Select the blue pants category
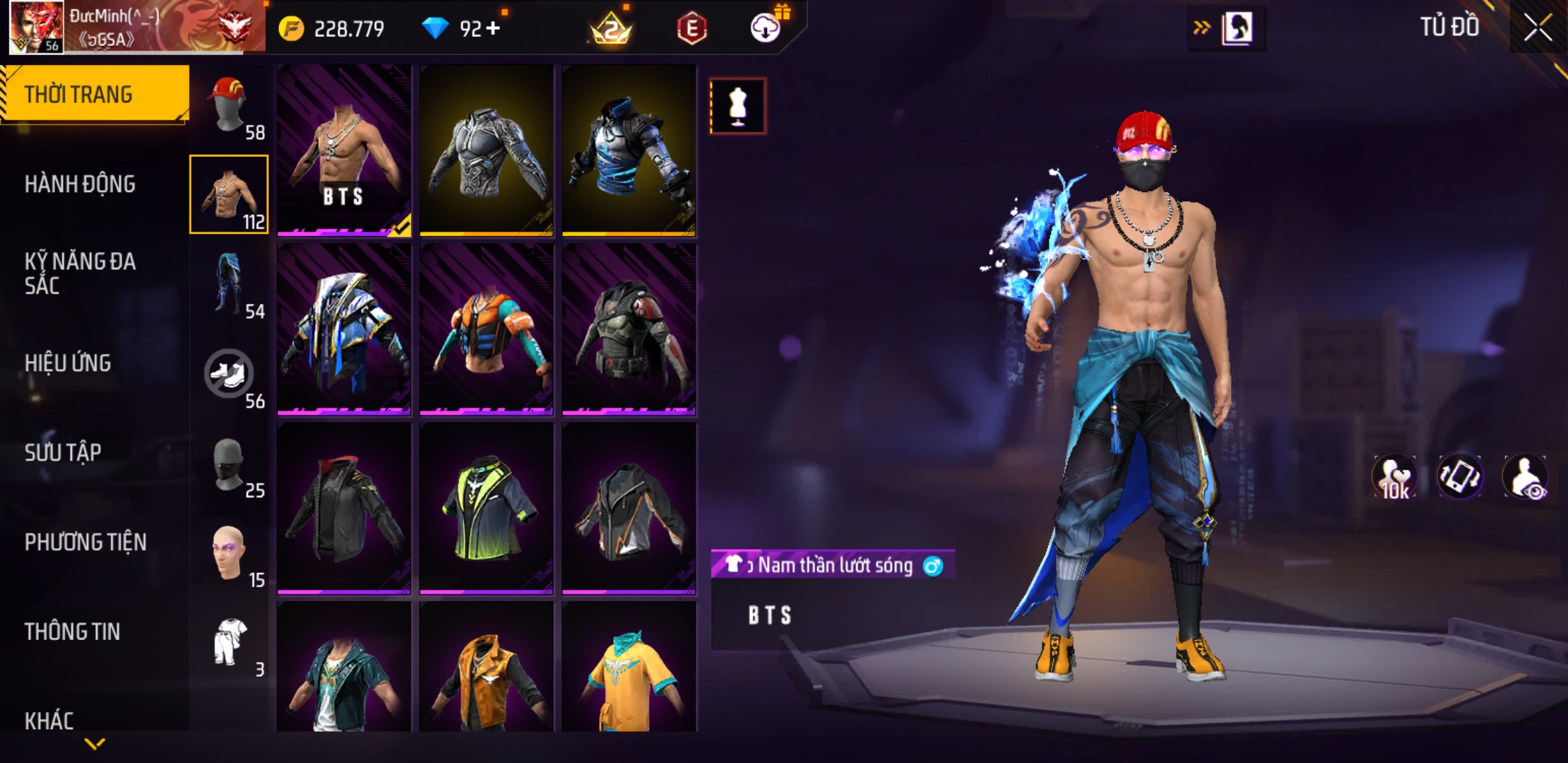The width and height of the screenshot is (1568, 763). pyautogui.click(x=230, y=284)
